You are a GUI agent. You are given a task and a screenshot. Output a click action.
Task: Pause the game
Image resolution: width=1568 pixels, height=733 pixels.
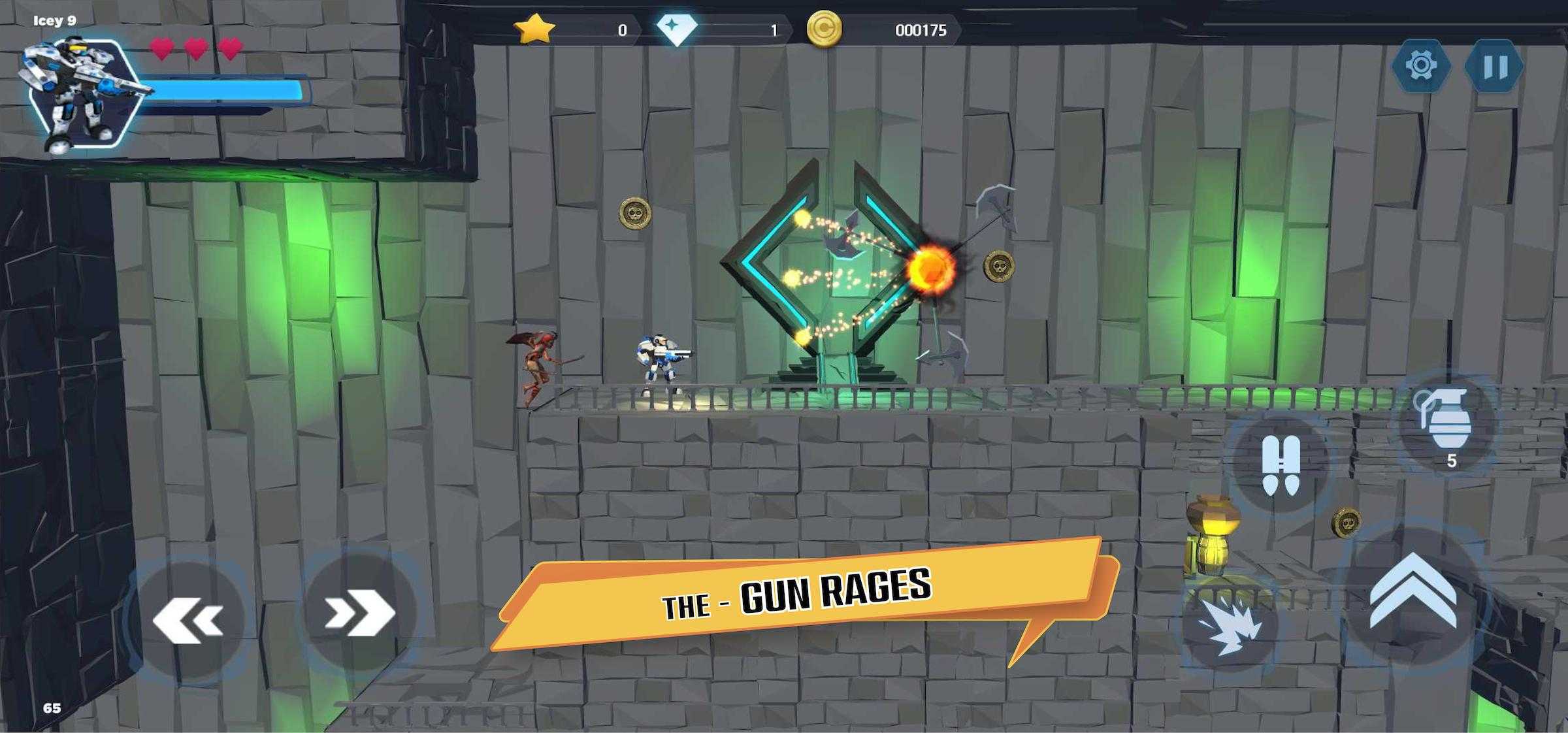1494,66
